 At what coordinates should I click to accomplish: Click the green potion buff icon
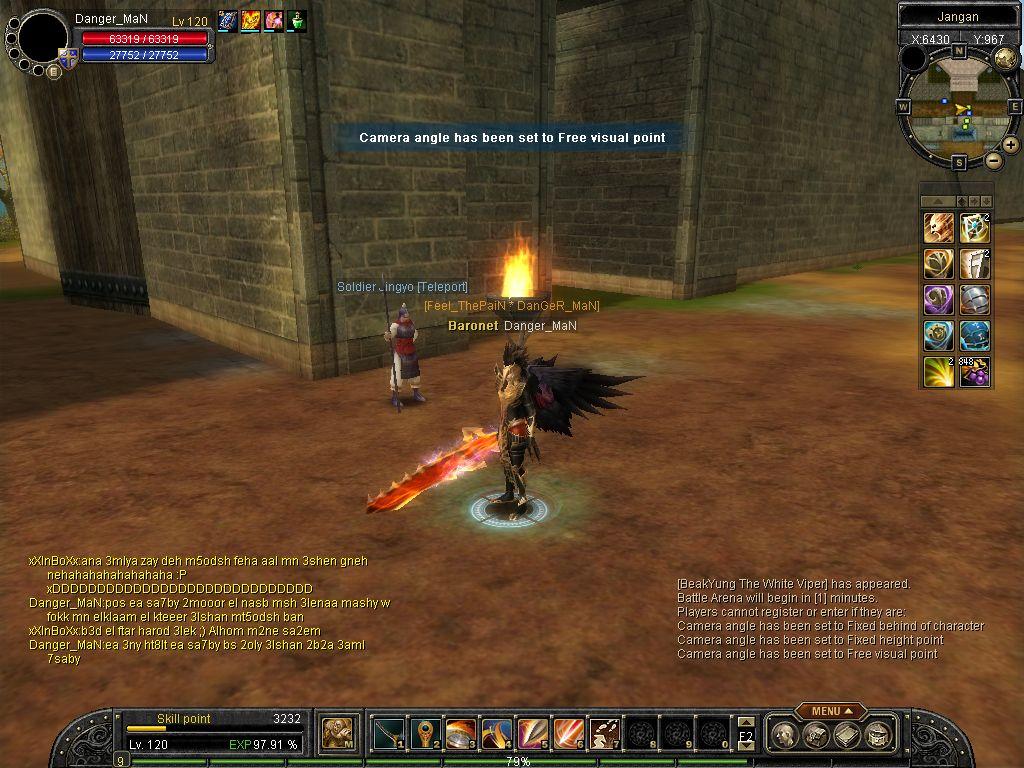(x=297, y=20)
